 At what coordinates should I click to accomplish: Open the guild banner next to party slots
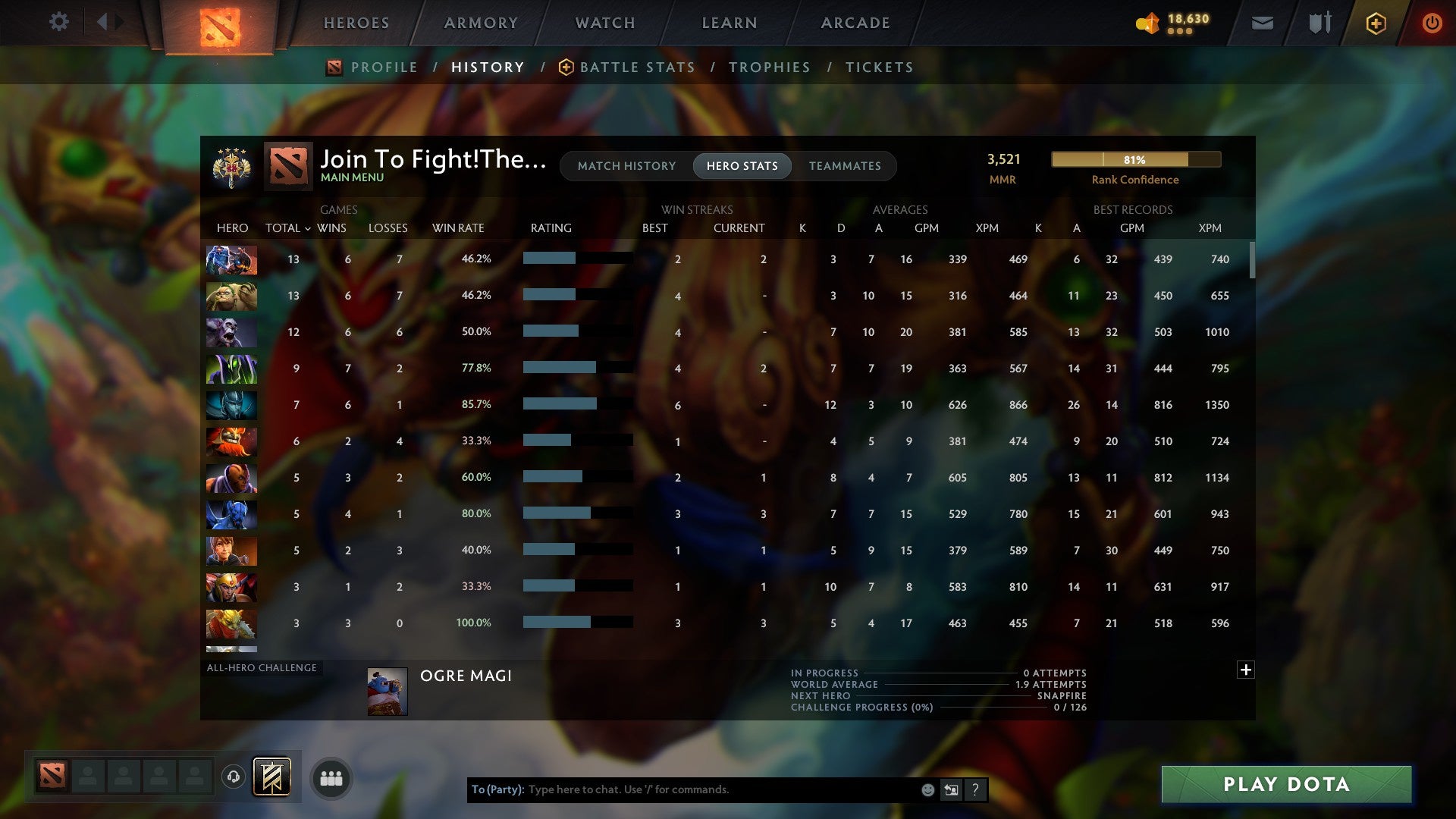273,777
